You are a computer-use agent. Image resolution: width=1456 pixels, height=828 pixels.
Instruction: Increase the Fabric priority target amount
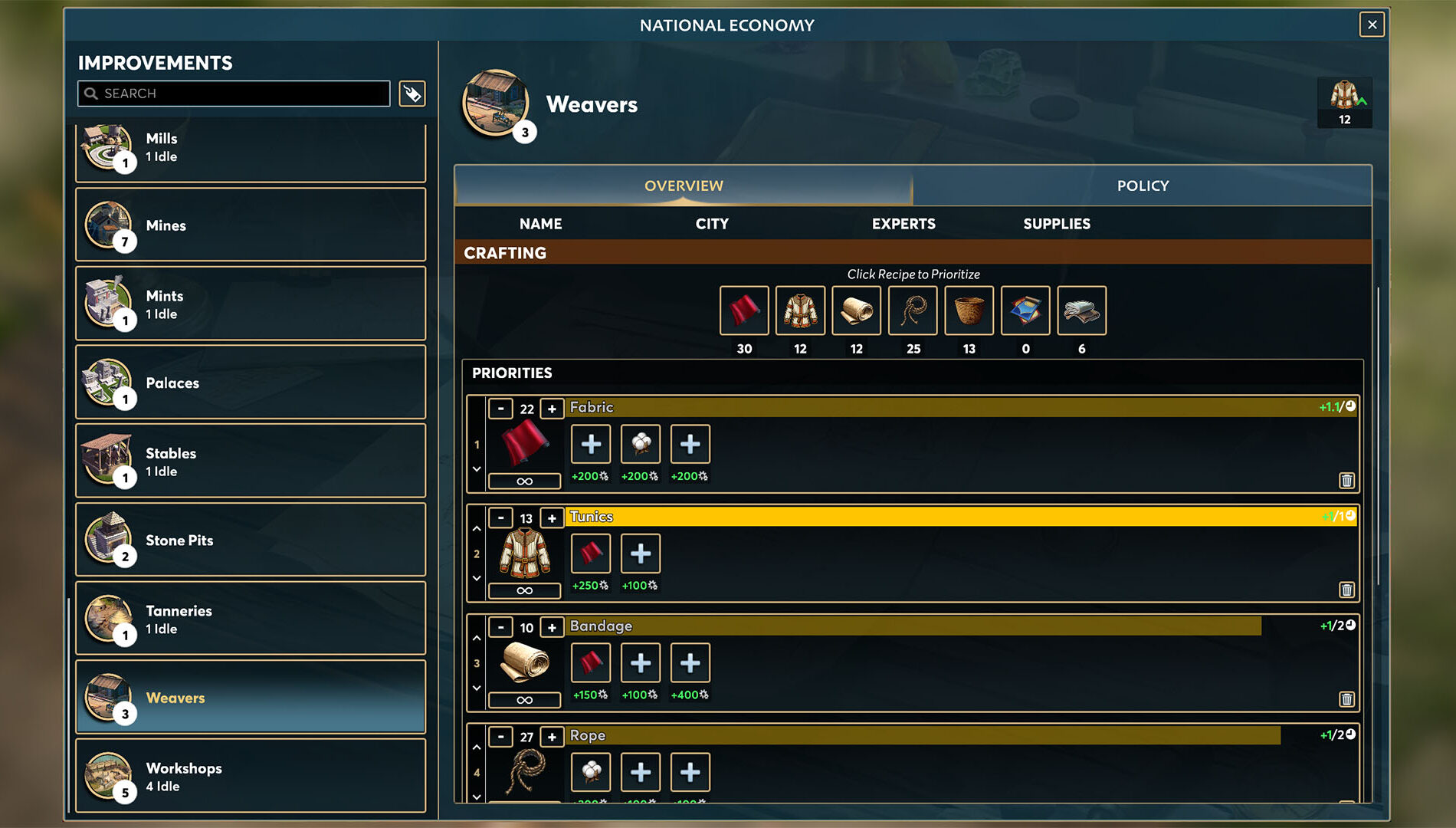[552, 409]
